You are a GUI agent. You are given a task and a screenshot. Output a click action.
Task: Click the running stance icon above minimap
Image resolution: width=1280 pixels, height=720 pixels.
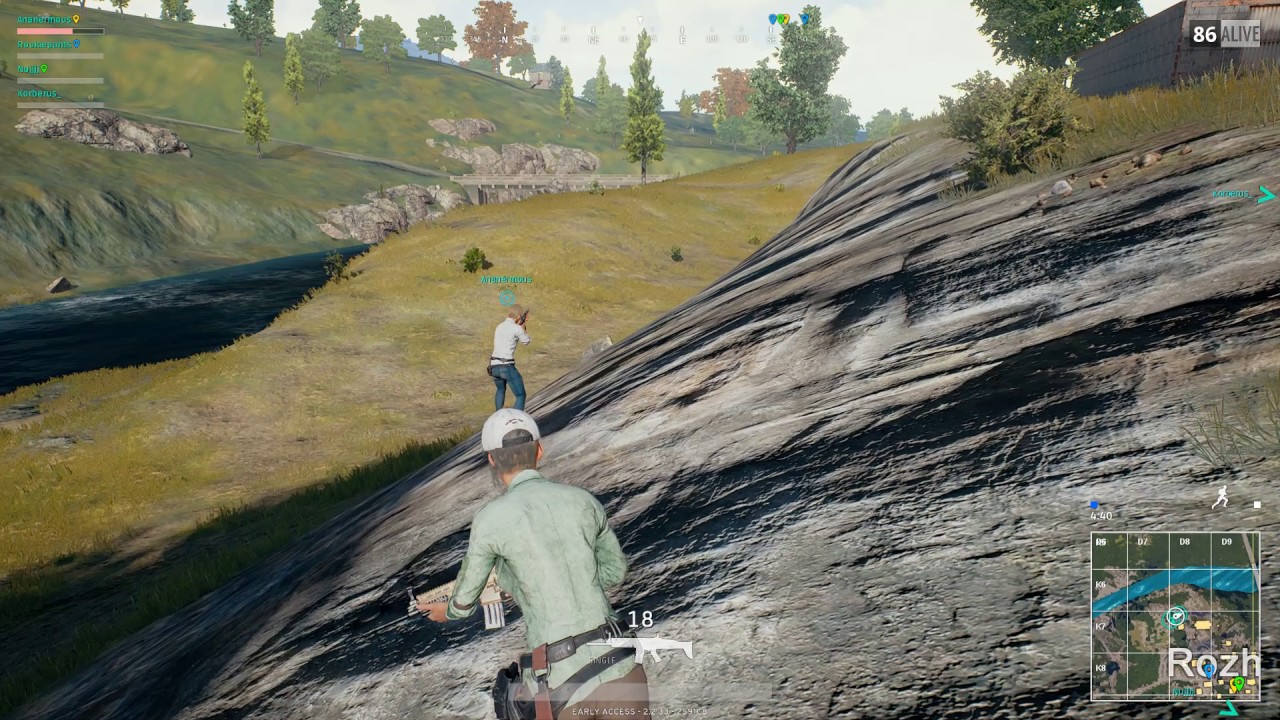tap(1220, 499)
